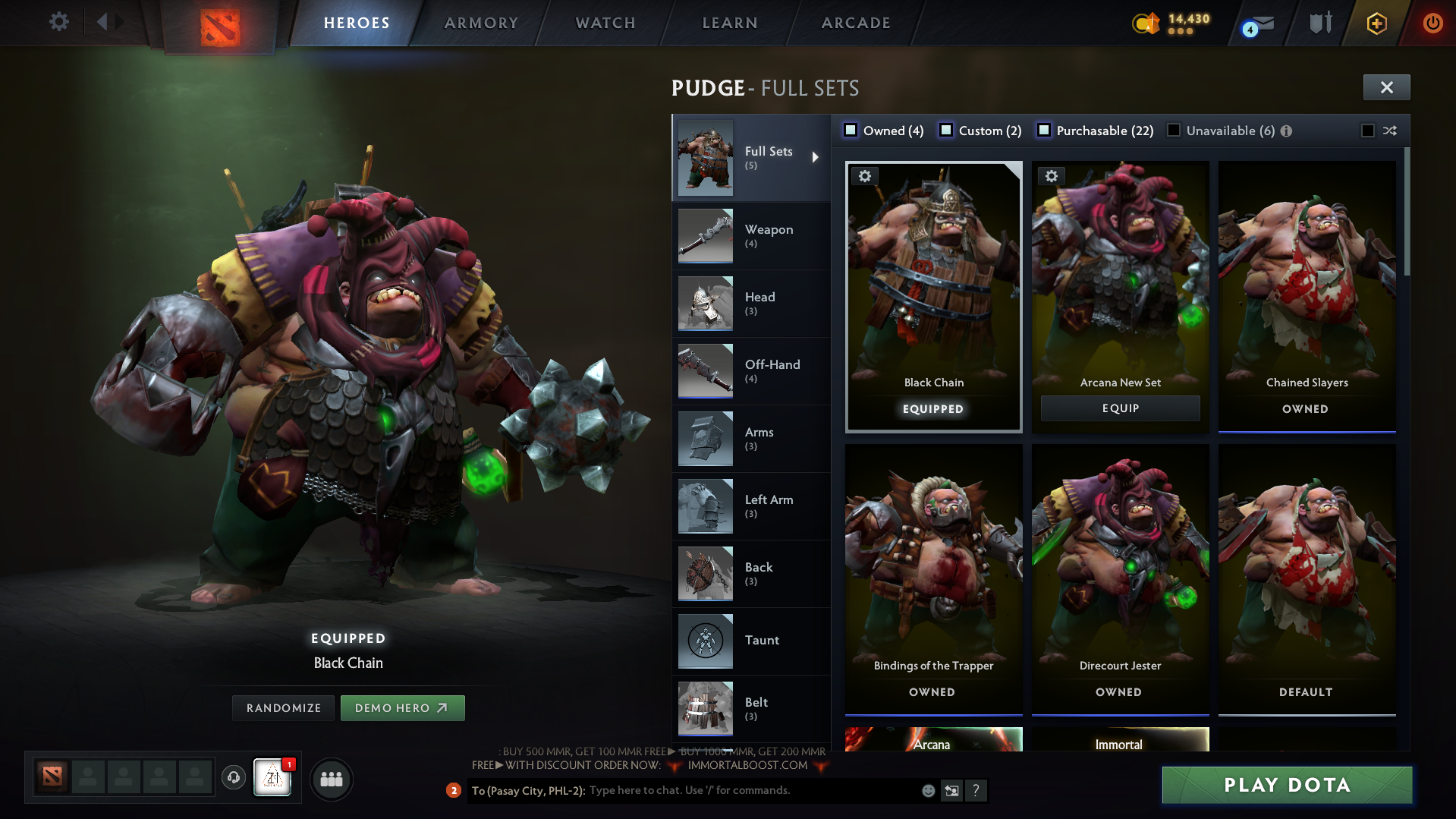Enable the Unavailable (6) filter checkbox
Viewport: 1456px width, 819px height.
coord(1173,131)
